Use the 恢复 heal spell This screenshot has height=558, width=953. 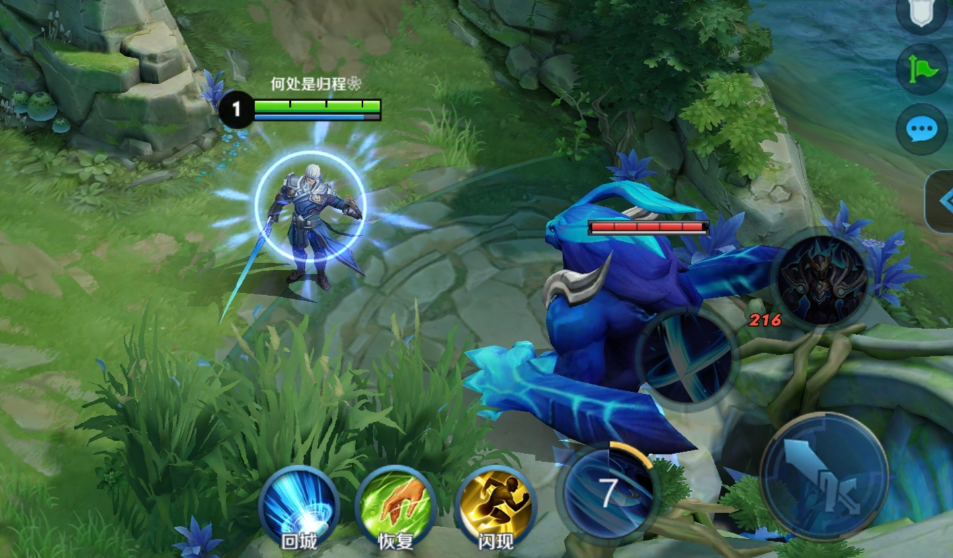click(x=396, y=504)
